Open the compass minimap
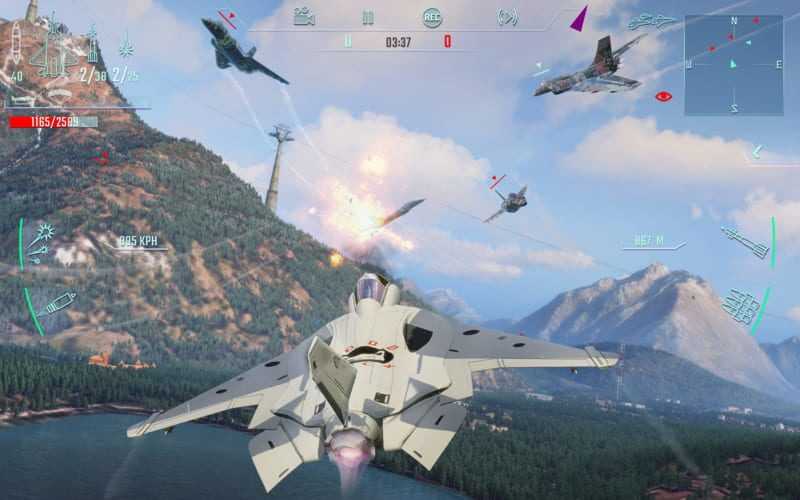This screenshot has width=800, height=500. (733, 64)
